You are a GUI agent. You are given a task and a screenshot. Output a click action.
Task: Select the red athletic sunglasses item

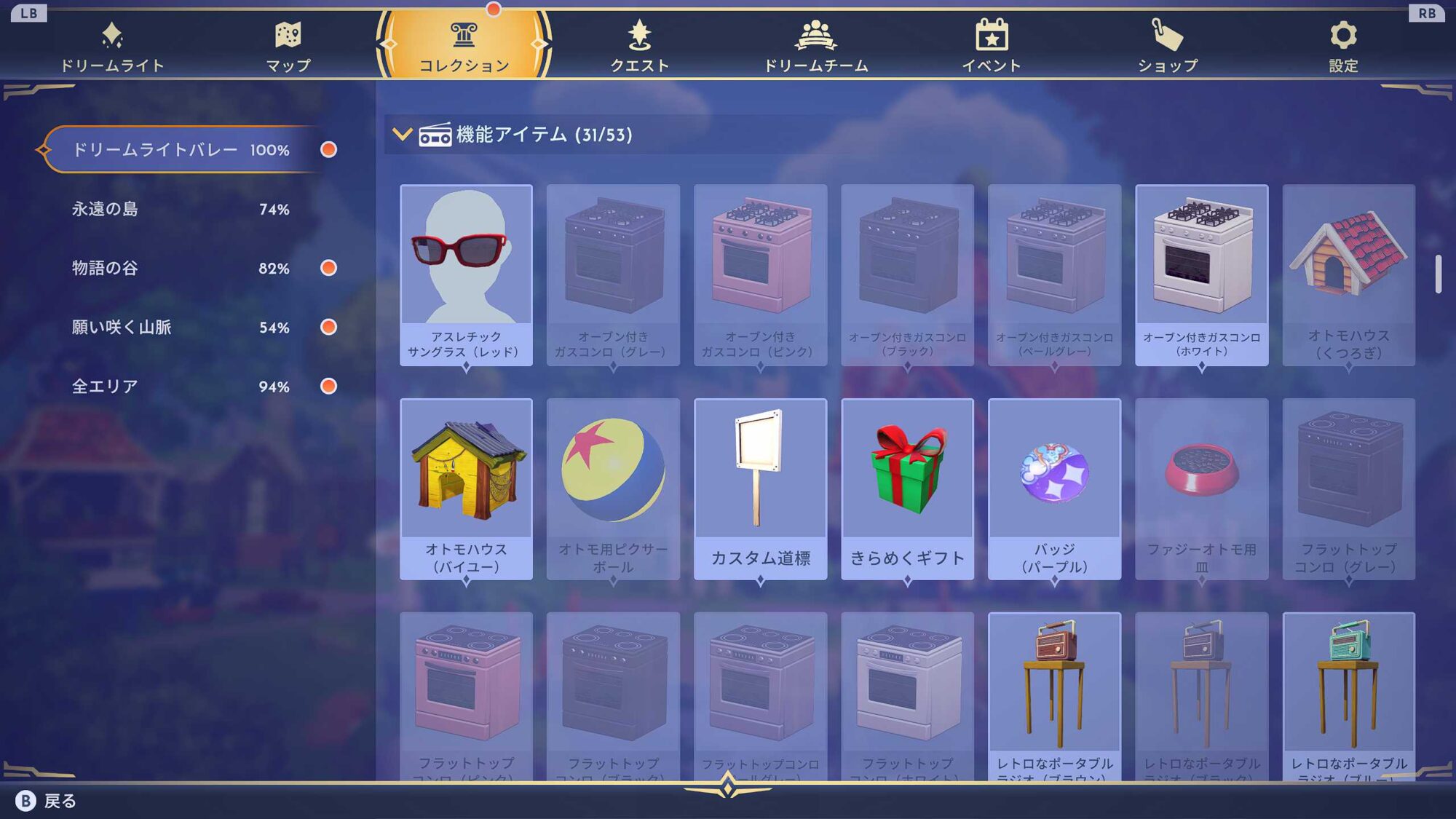point(466,274)
